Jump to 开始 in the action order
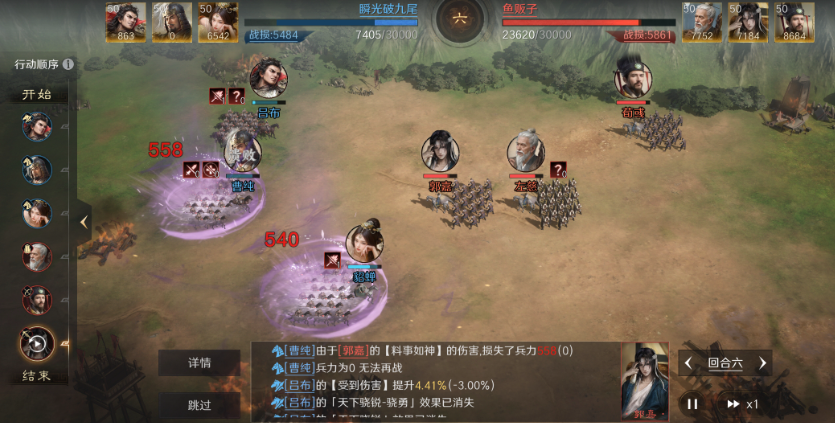835x423 pixels. tap(37, 95)
